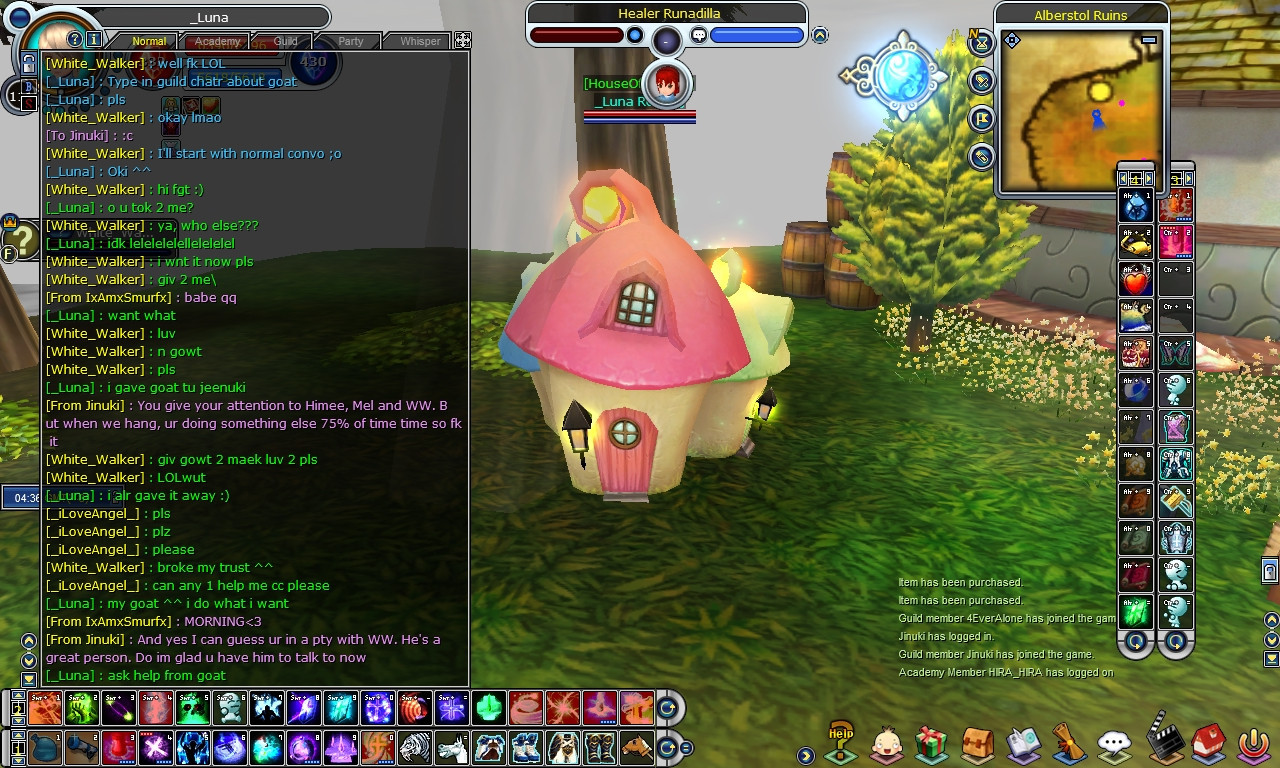Use the green cross heal skill
The width and height of the screenshot is (1280, 768).
click(x=488, y=708)
